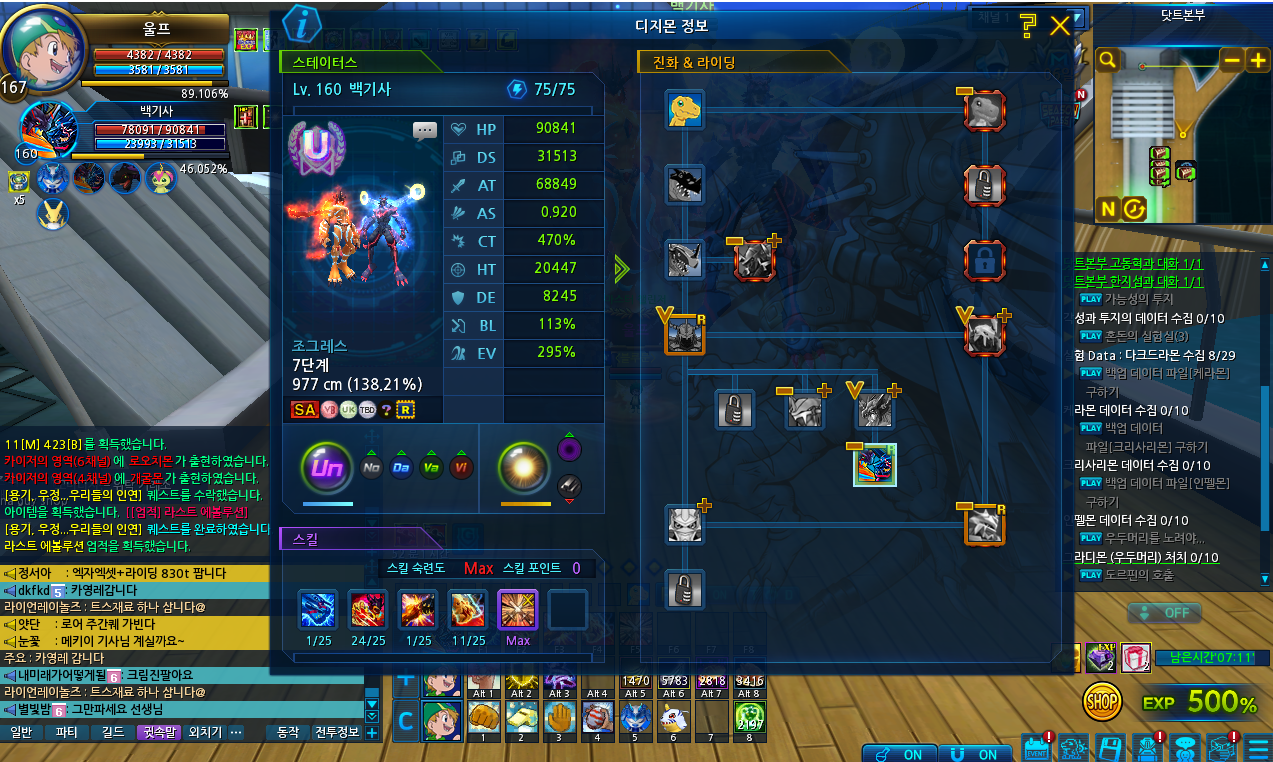This screenshot has height=762, width=1273.
Task: Expand the green arrow beside the stats panel
Action: [x=622, y=268]
